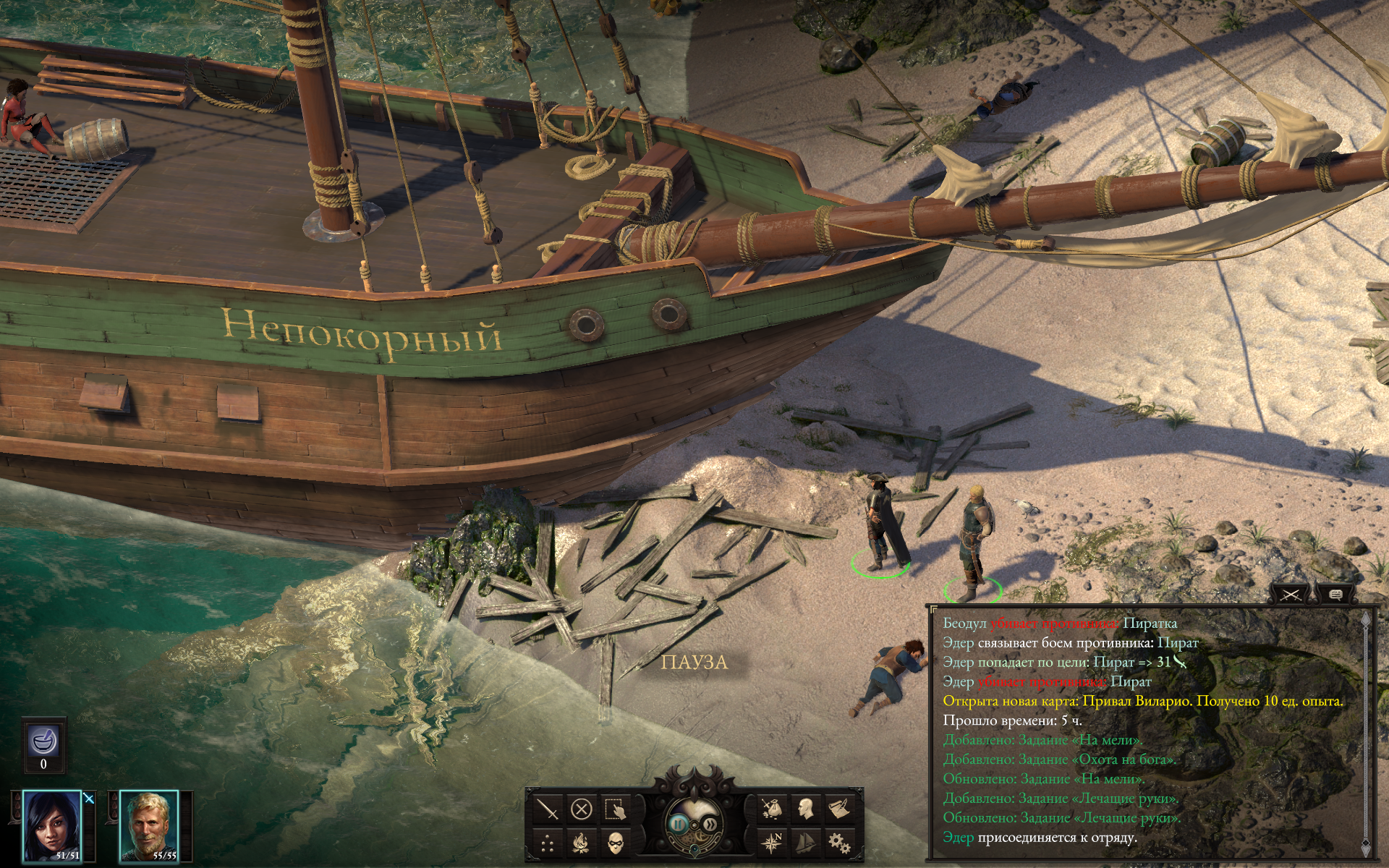Click the log panel's scrollbar
The image size is (1389, 868).
[1365, 731]
